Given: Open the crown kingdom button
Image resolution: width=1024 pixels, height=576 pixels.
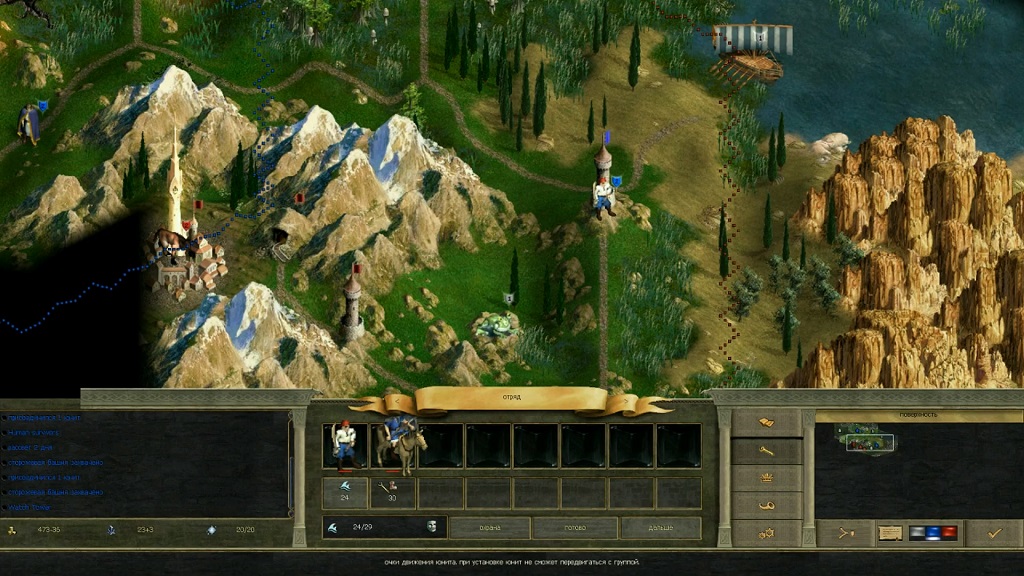Looking at the screenshot, I should 766,478.
